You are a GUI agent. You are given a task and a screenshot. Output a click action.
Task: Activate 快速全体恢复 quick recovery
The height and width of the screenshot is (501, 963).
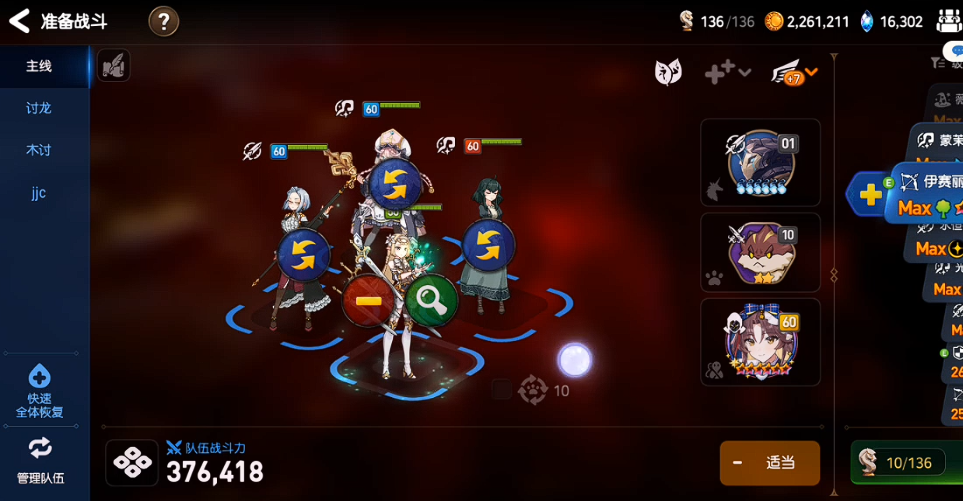click(x=39, y=392)
